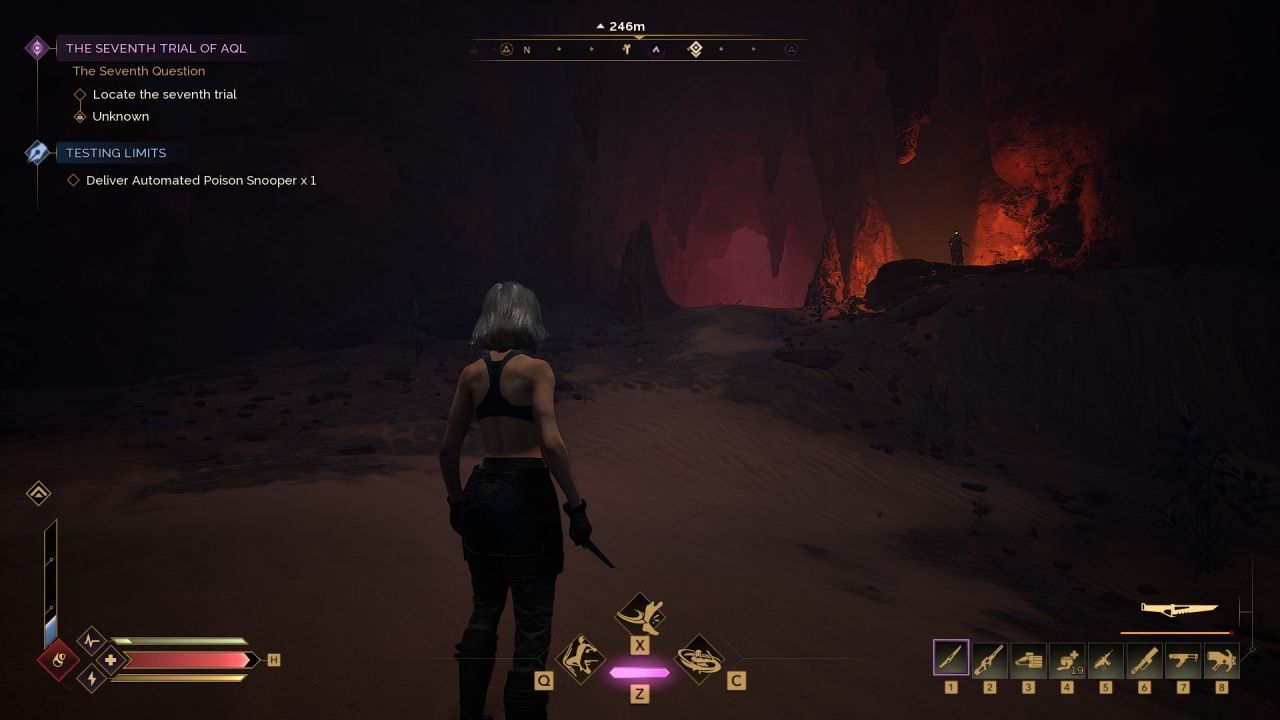The width and height of the screenshot is (1280, 720).
Task: Activate the crouching figure ability
Action: (580, 659)
